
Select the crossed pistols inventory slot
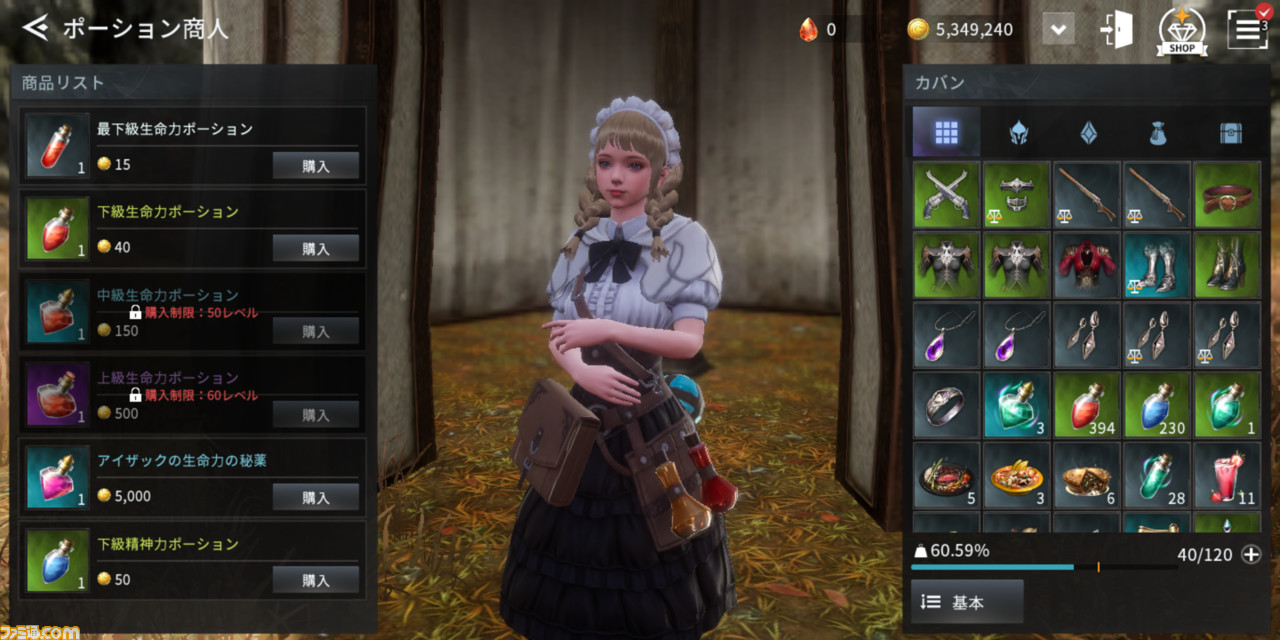[x=946, y=195]
